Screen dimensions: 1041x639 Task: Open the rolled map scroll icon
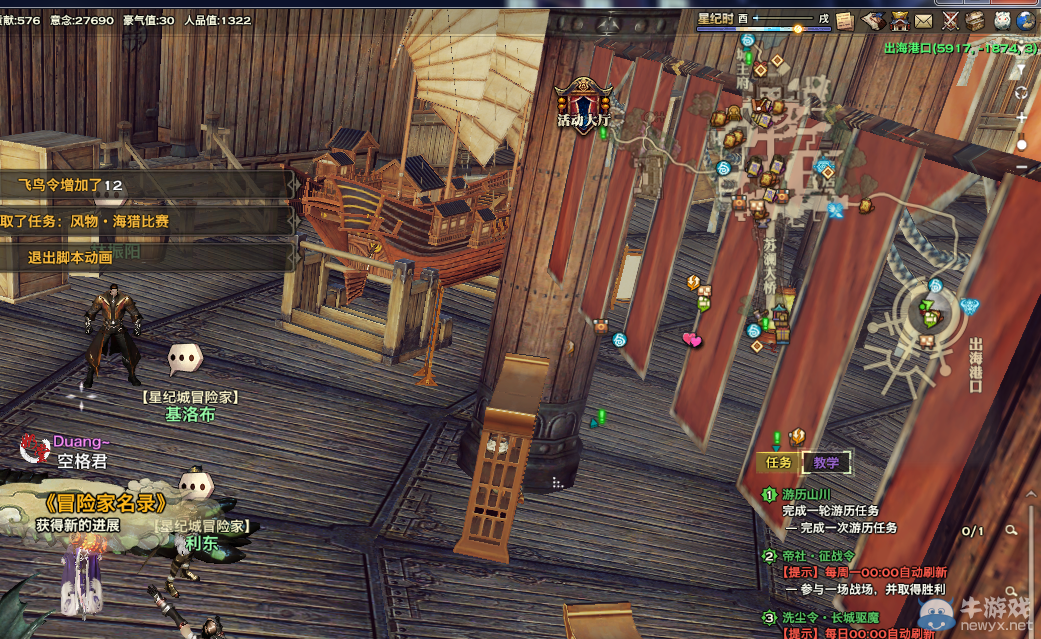pyautogui.click(x=873, y=20)
